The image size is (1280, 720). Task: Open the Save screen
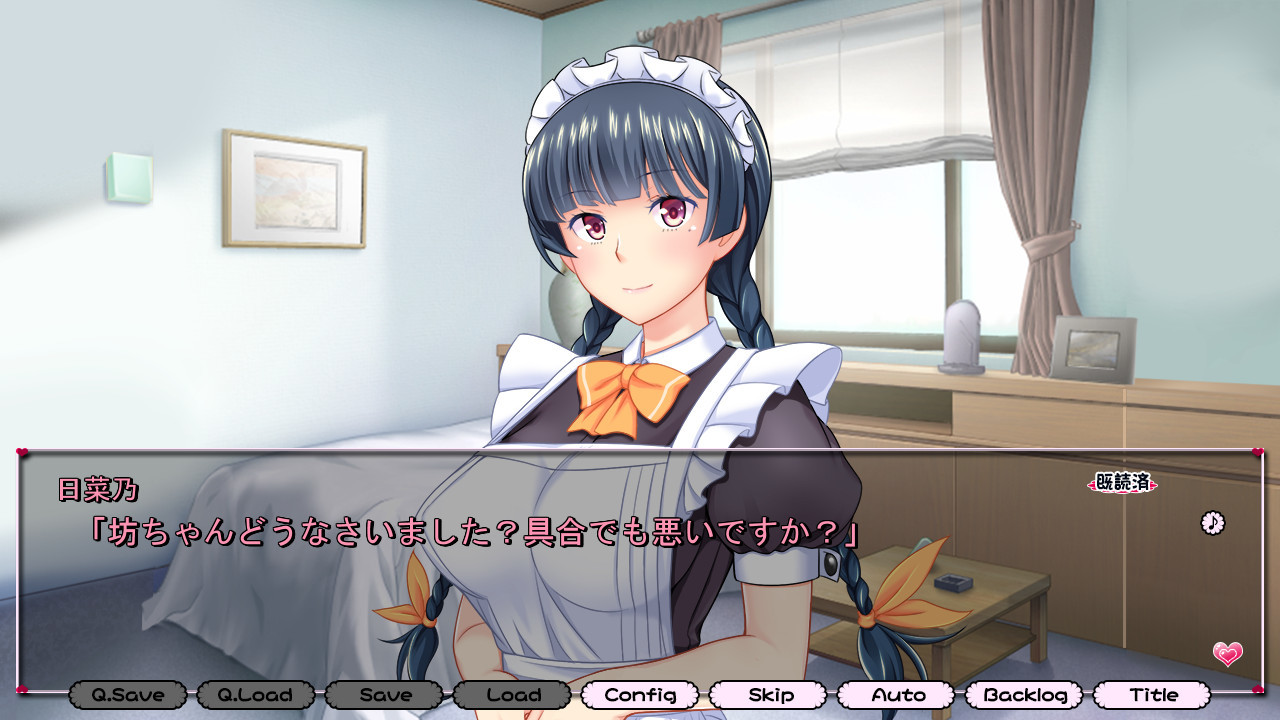(384, 693)
